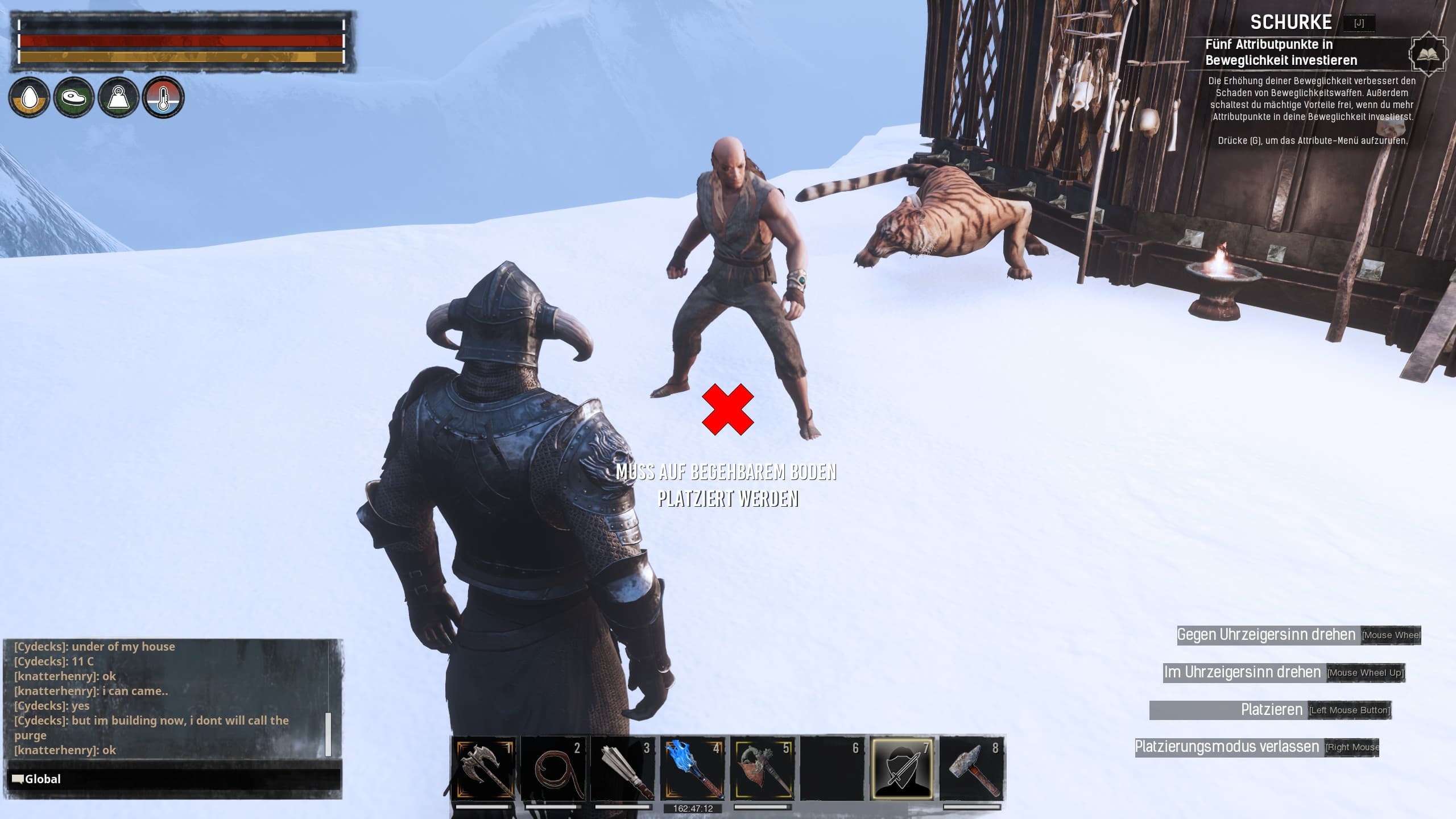
Task: Expand the encumbrance weight status icon
Action: click(118, 97)
